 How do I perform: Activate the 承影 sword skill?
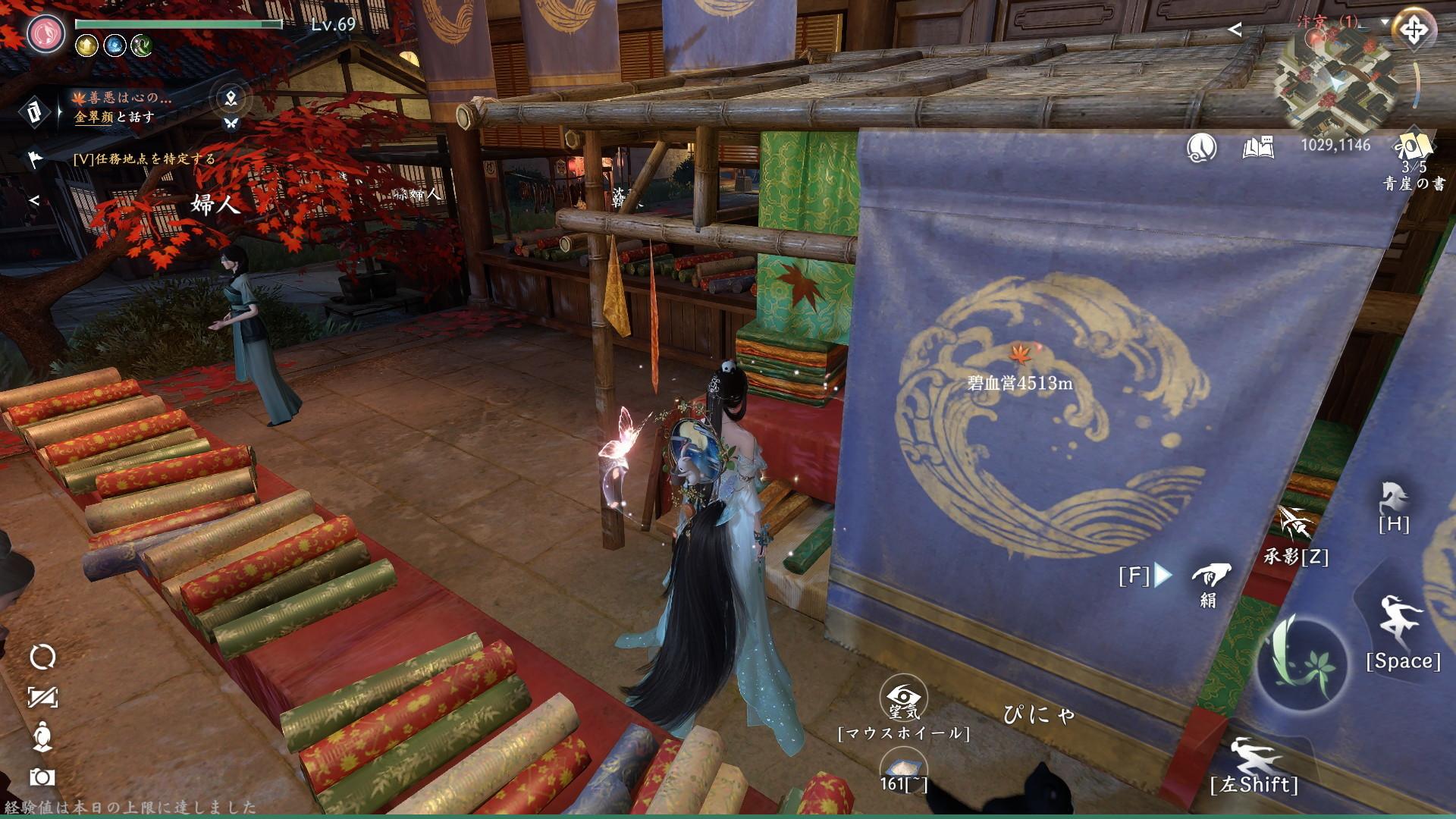tap(1296, 522)
